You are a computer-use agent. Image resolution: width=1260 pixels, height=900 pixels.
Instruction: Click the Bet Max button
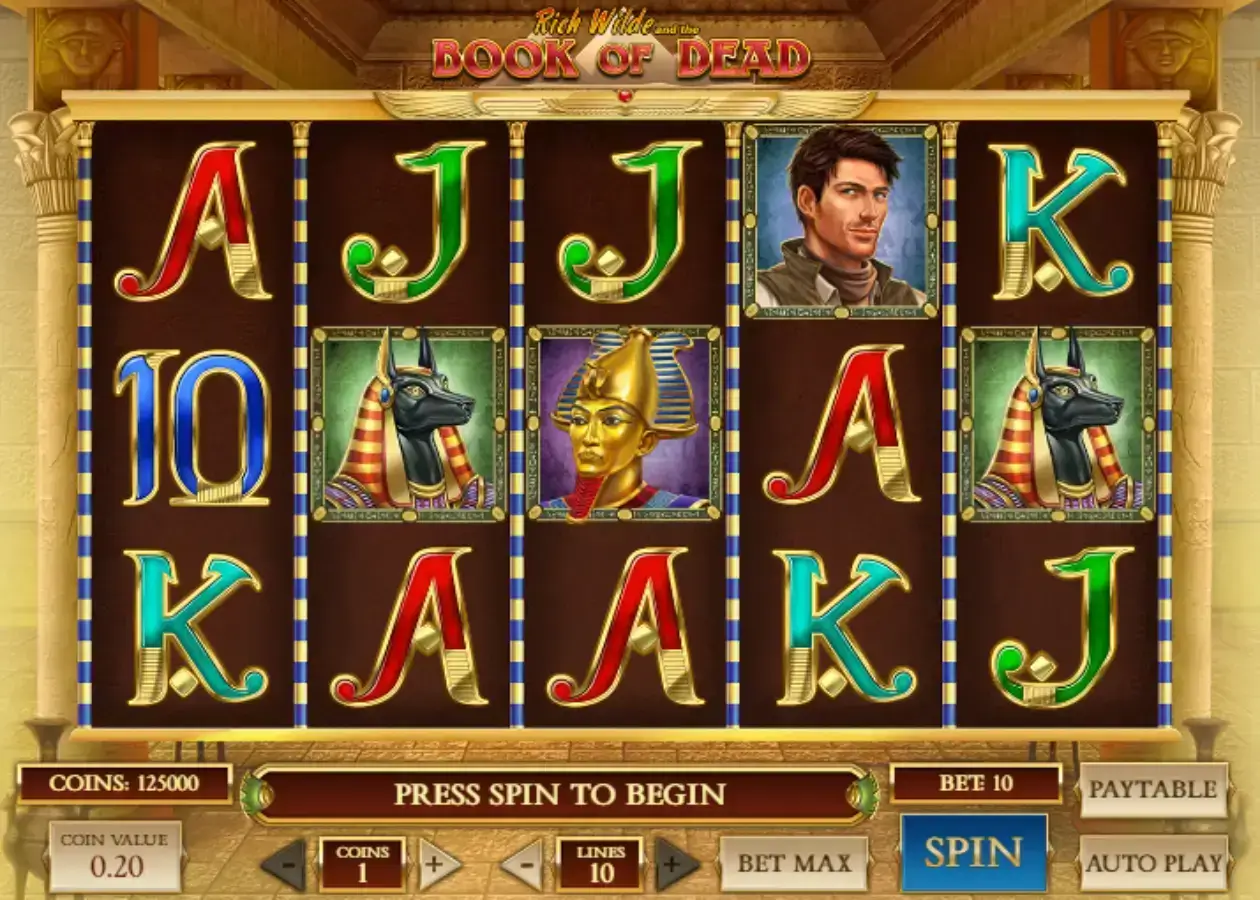pyautogui.click(x=794, y=863)
